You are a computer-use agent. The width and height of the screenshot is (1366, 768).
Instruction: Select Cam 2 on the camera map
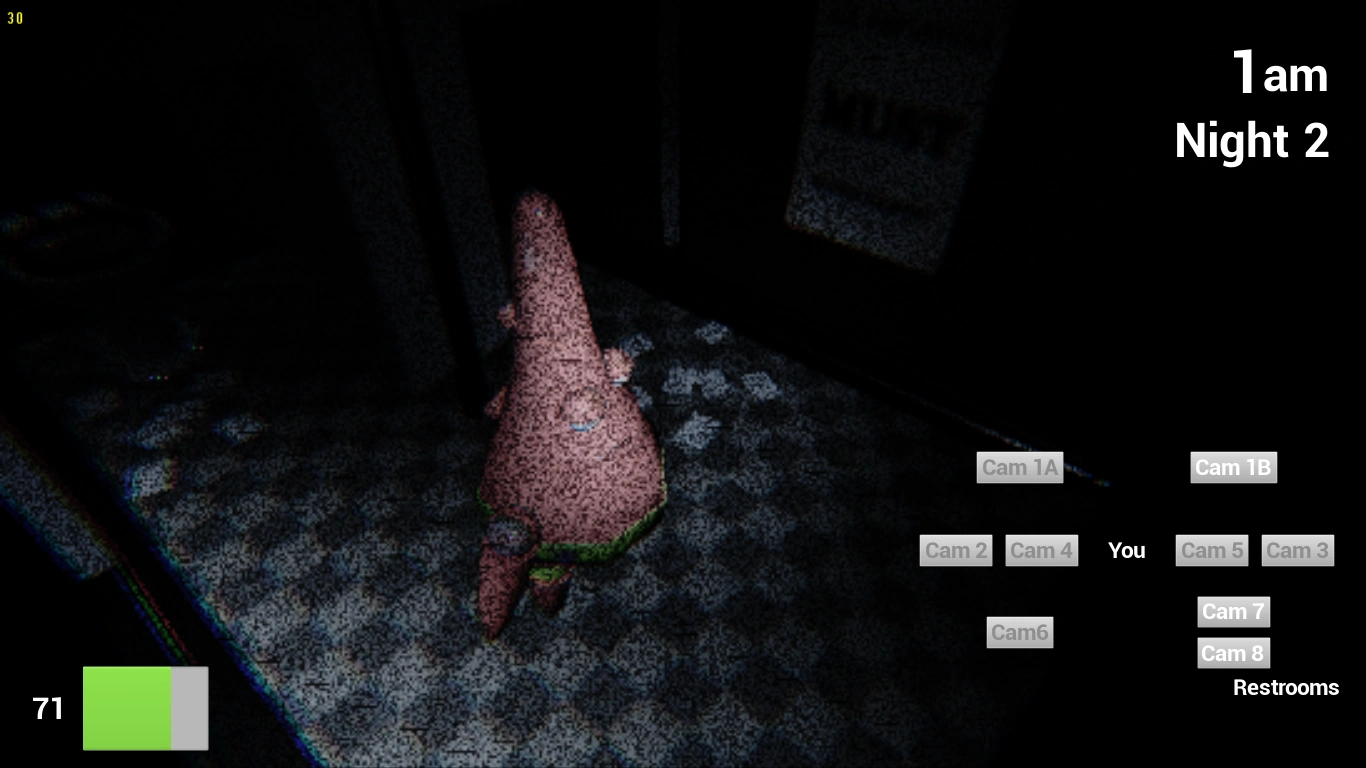click(955, 550)
